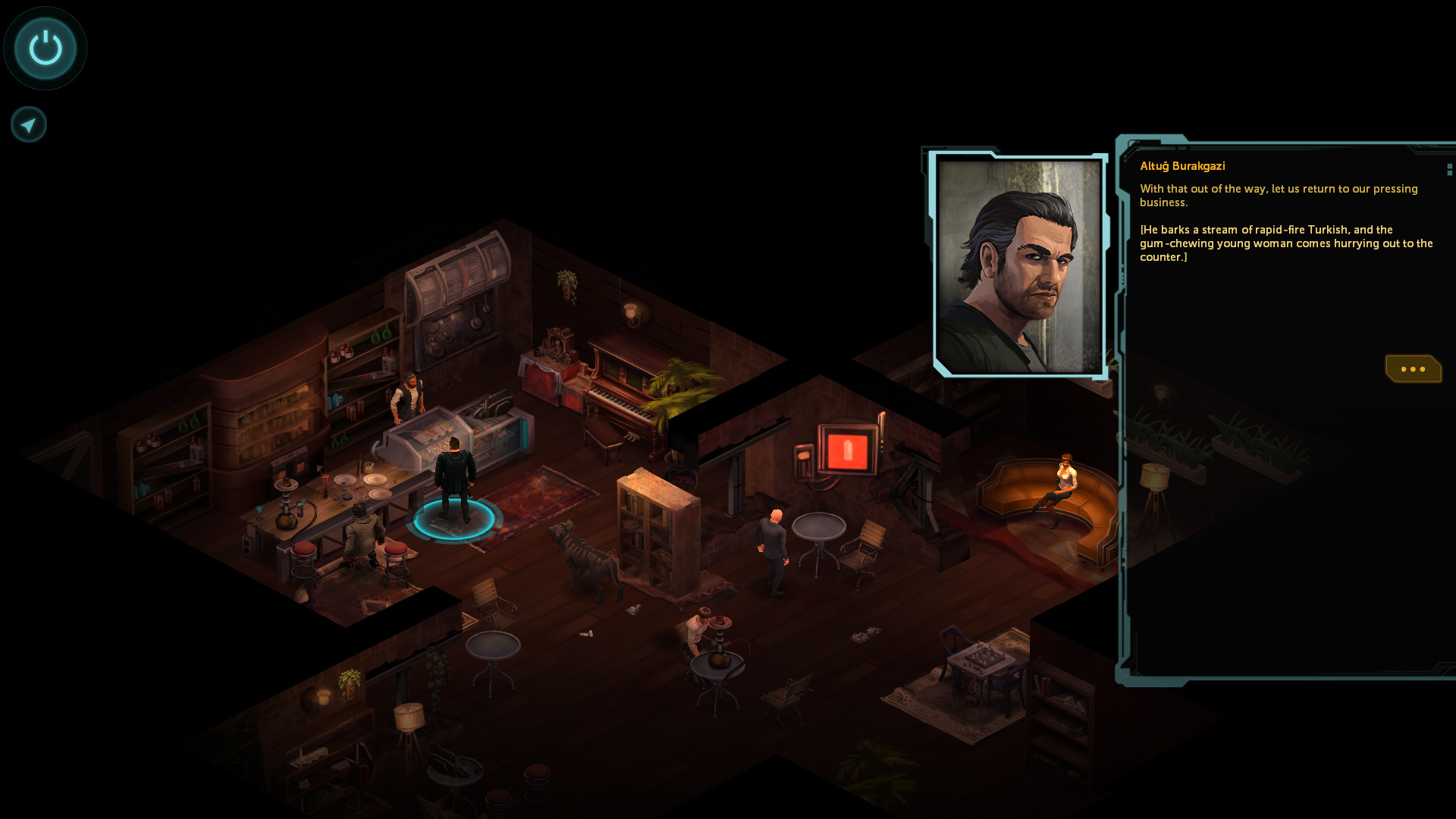Open the power menu button
The image size is (1456, 819).
45,49
